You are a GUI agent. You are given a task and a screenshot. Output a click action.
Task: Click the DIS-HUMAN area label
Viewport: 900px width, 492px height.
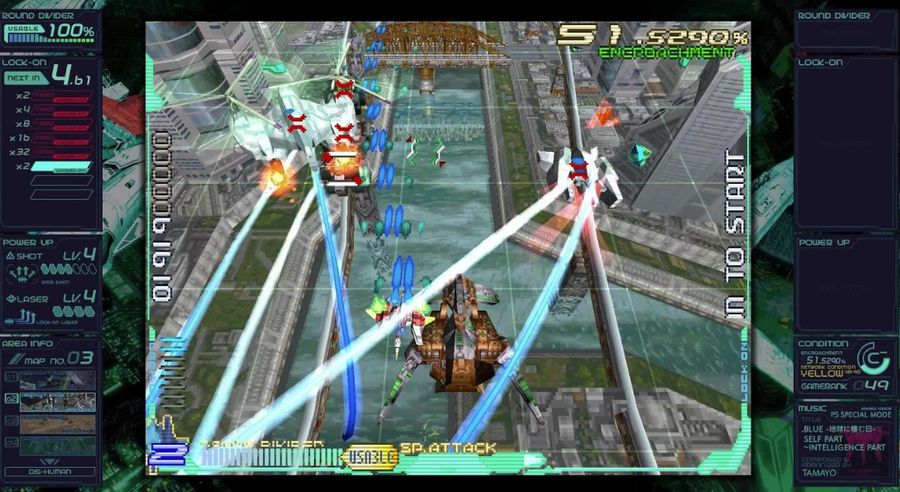[x=50, y=471]
